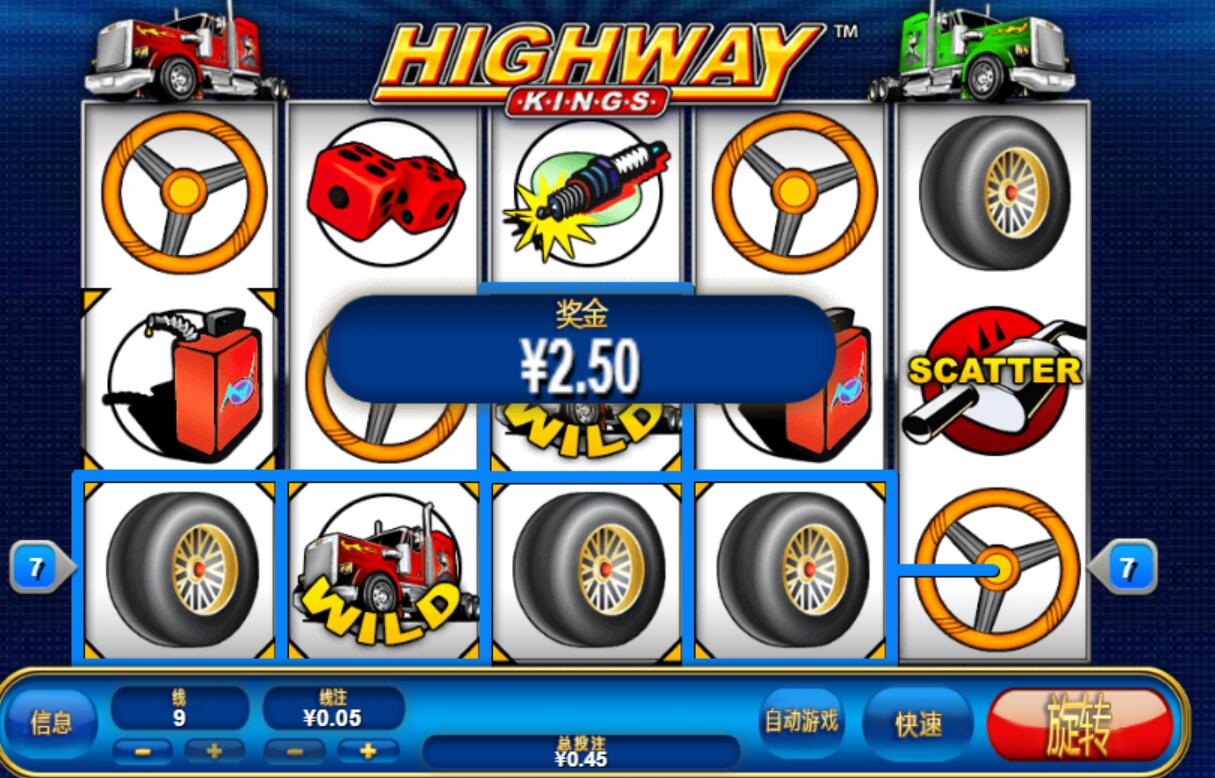Spin the reels with the red 旋转 button
This screenshot has width=1215, height=778.
click(1078, 724)
